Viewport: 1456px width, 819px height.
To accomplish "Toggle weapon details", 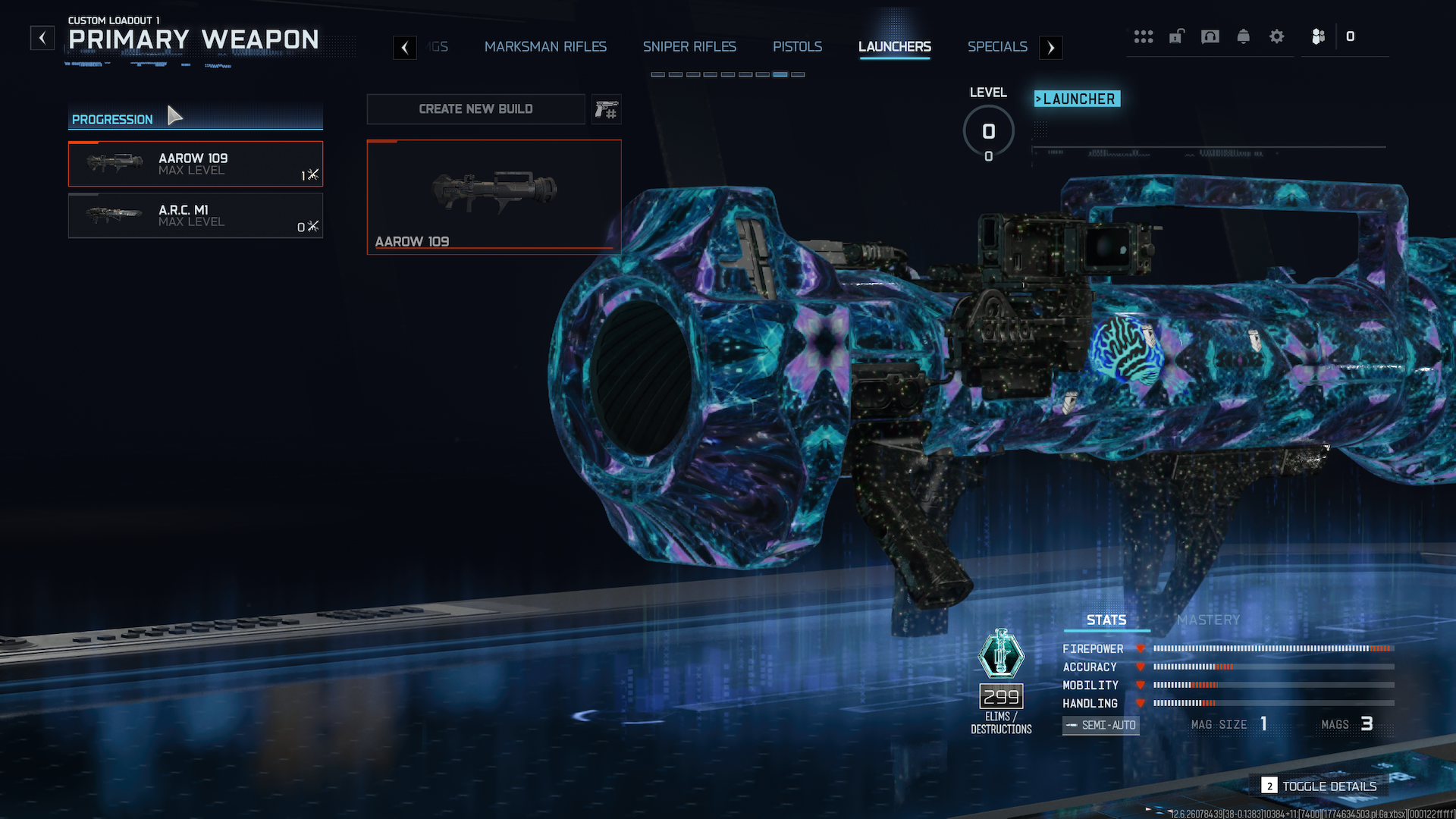I will click(1319, 786).
